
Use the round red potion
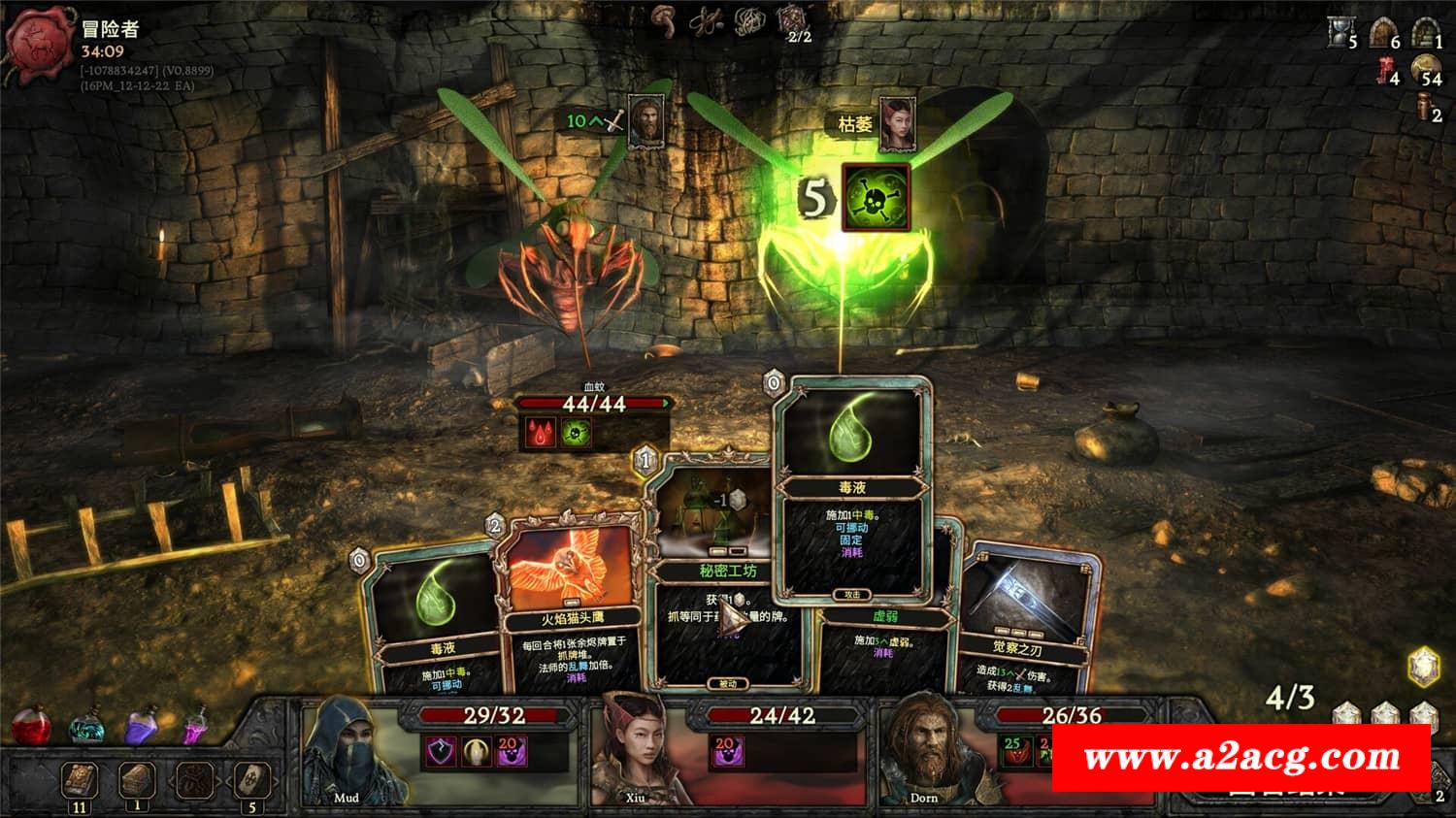(31, 726)
